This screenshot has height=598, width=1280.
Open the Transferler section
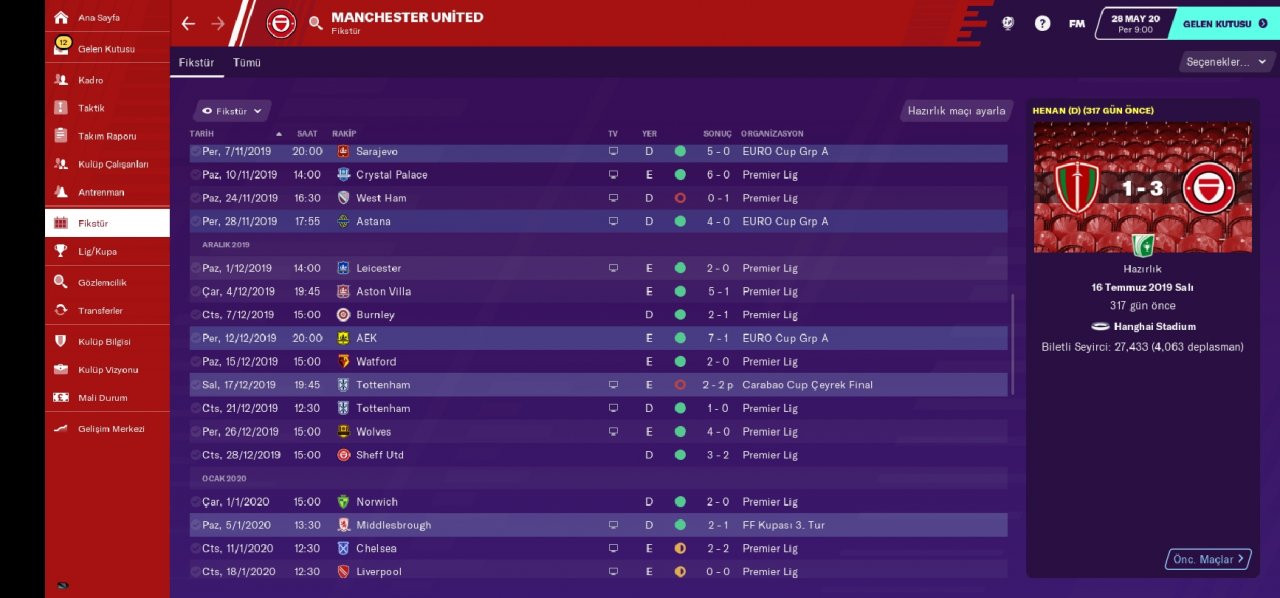coord(102,311)
